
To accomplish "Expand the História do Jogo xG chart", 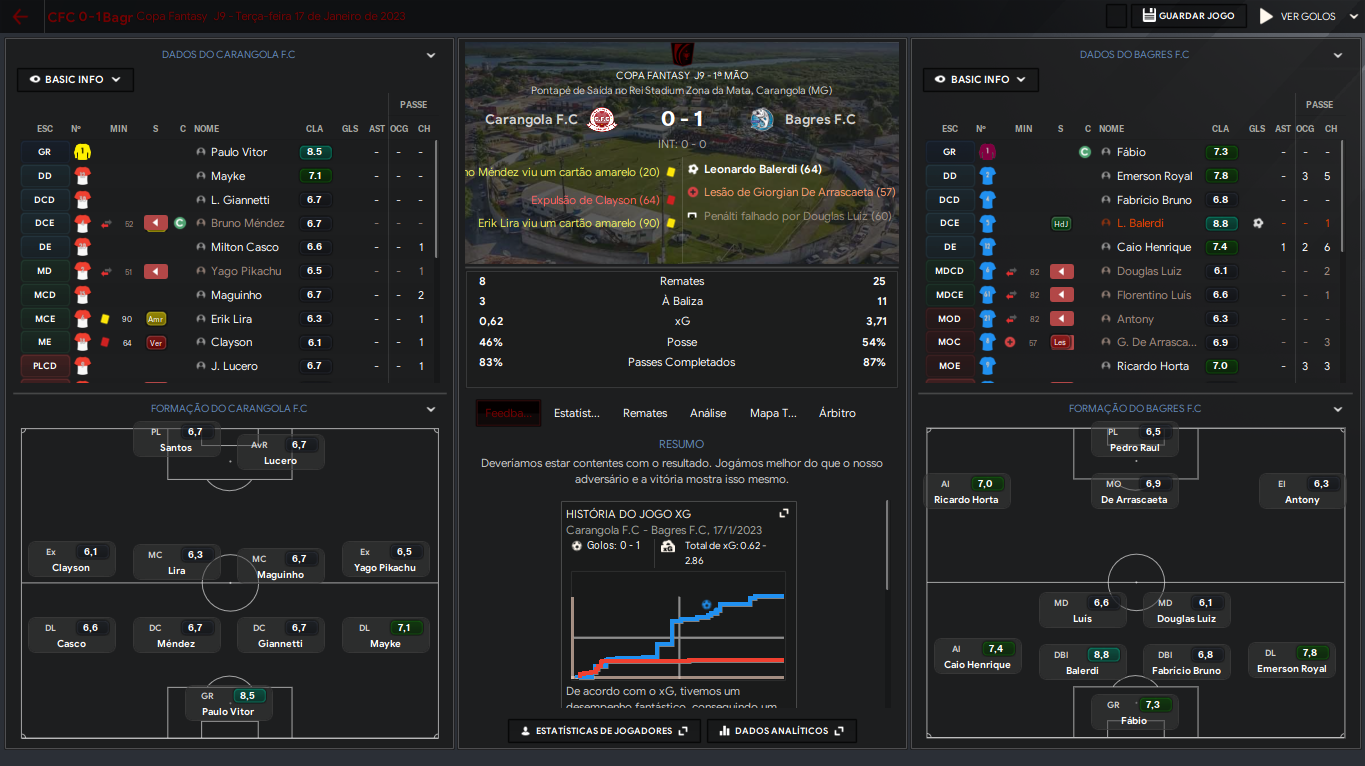I will click(x=784, y=513).
